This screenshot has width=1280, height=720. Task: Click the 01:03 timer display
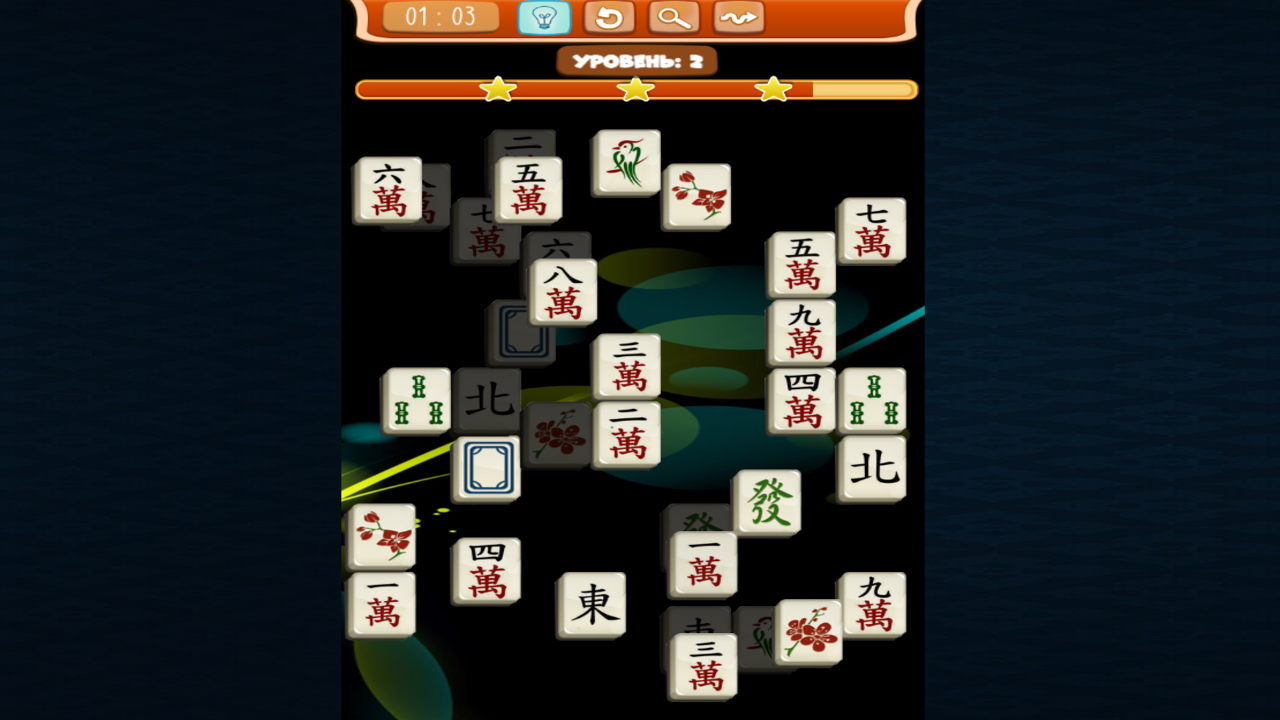441,17
